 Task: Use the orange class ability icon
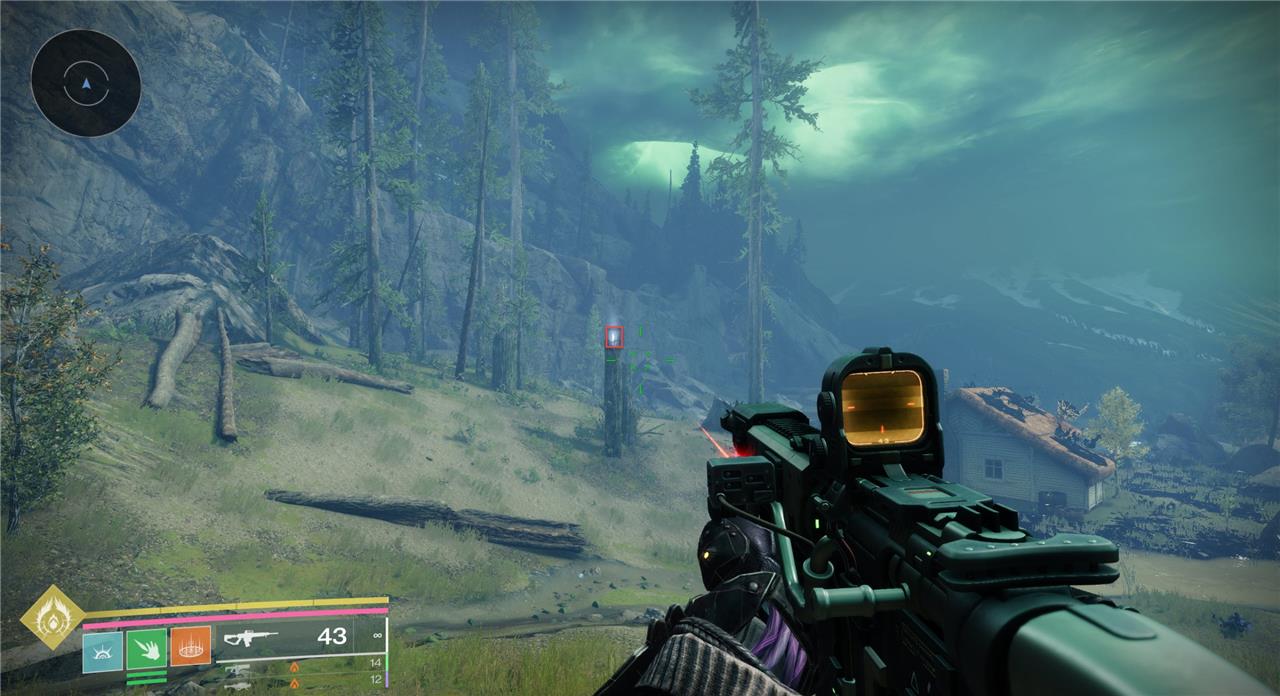coord(190,646)
